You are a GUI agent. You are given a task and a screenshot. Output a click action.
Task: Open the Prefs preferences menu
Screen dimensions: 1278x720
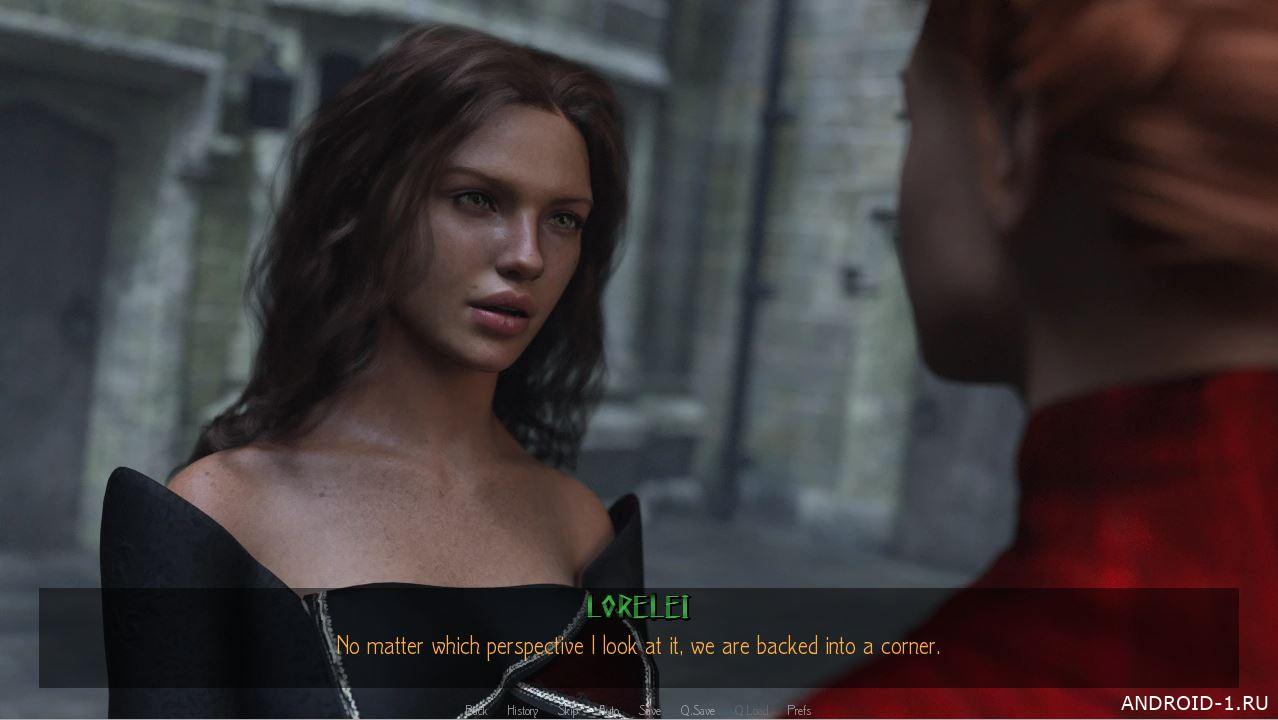point(799,711)
